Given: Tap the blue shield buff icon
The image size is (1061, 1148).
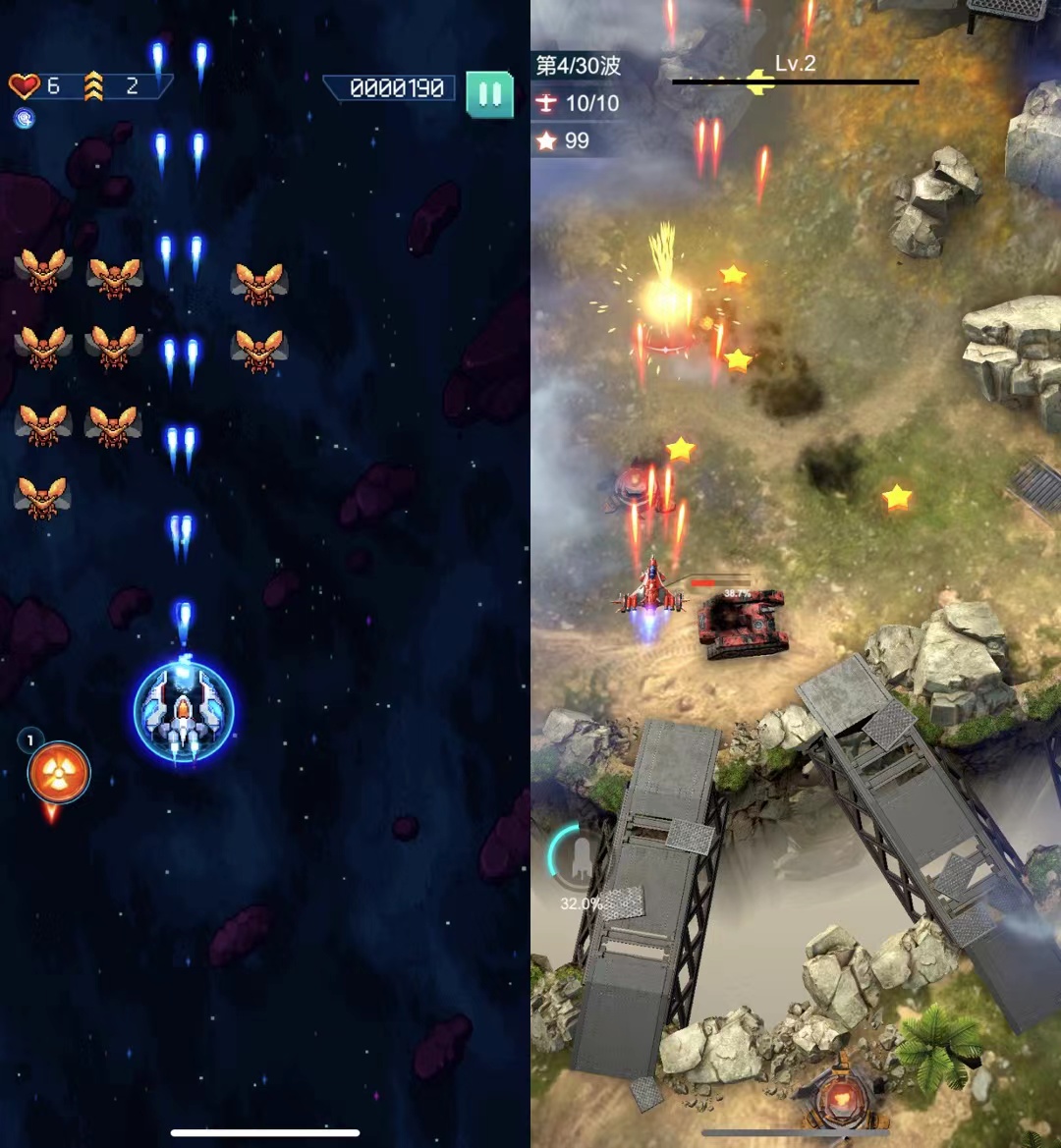Looking at the screenshot, I should [25, 119].
